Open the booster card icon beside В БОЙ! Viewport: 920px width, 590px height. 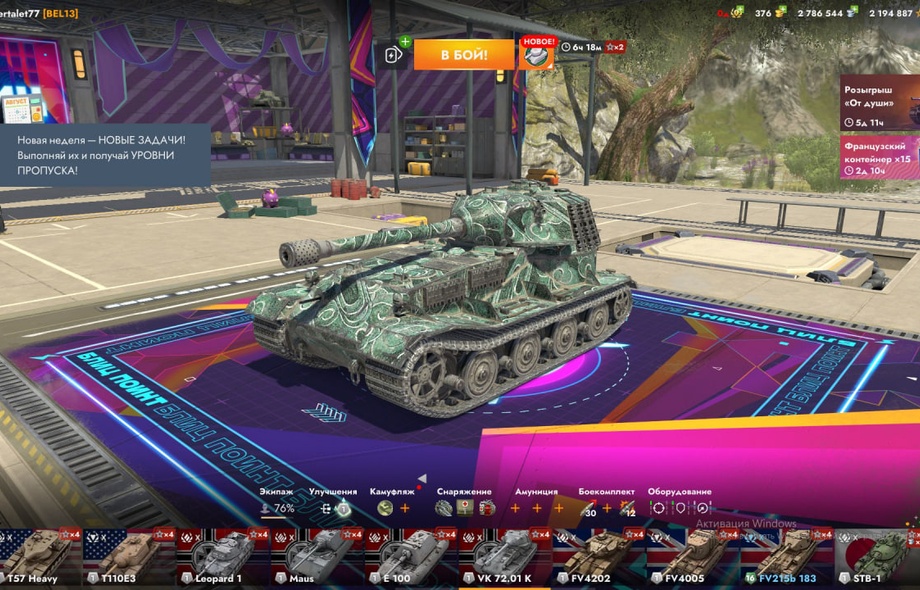395,54
